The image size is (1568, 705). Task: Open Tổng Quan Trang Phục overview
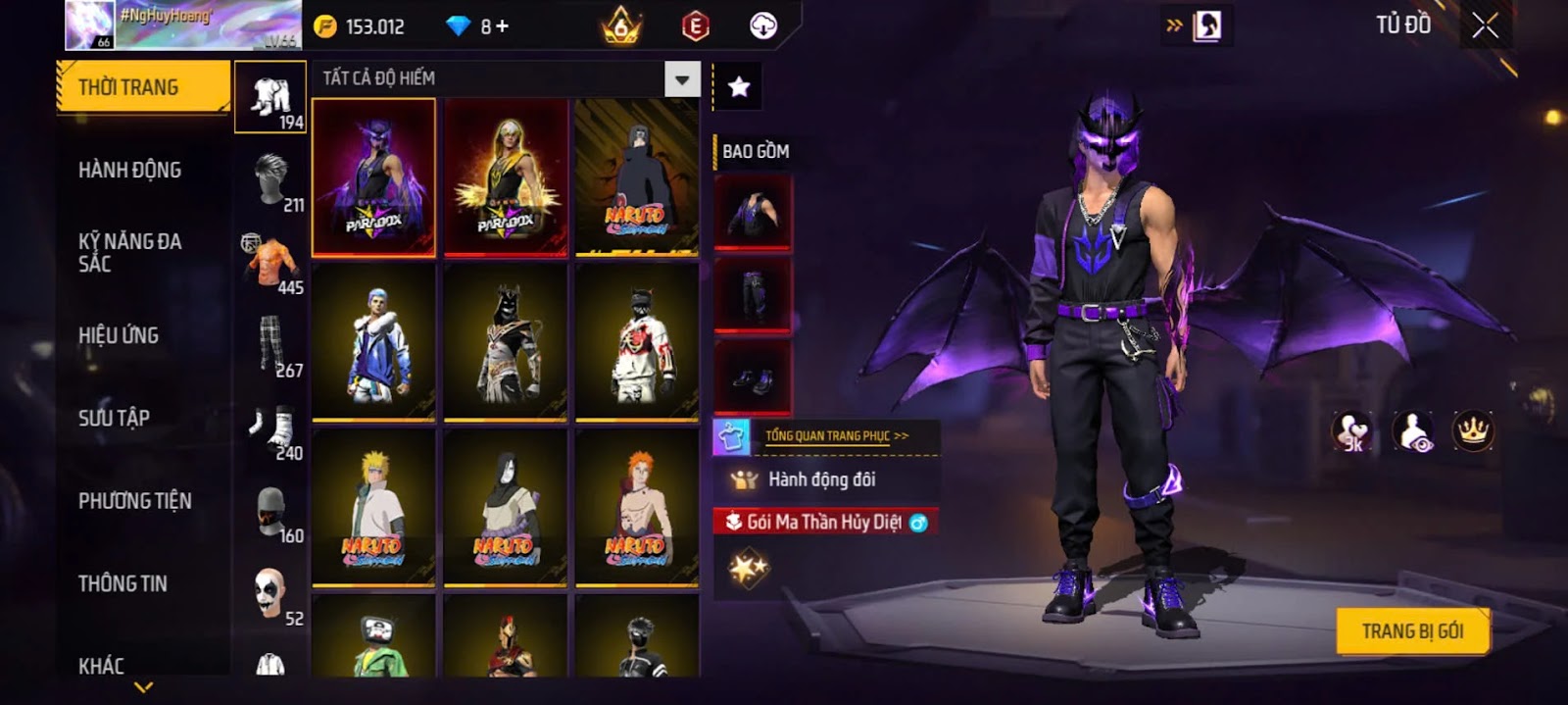pyautogui.click(x=836, y=435)
